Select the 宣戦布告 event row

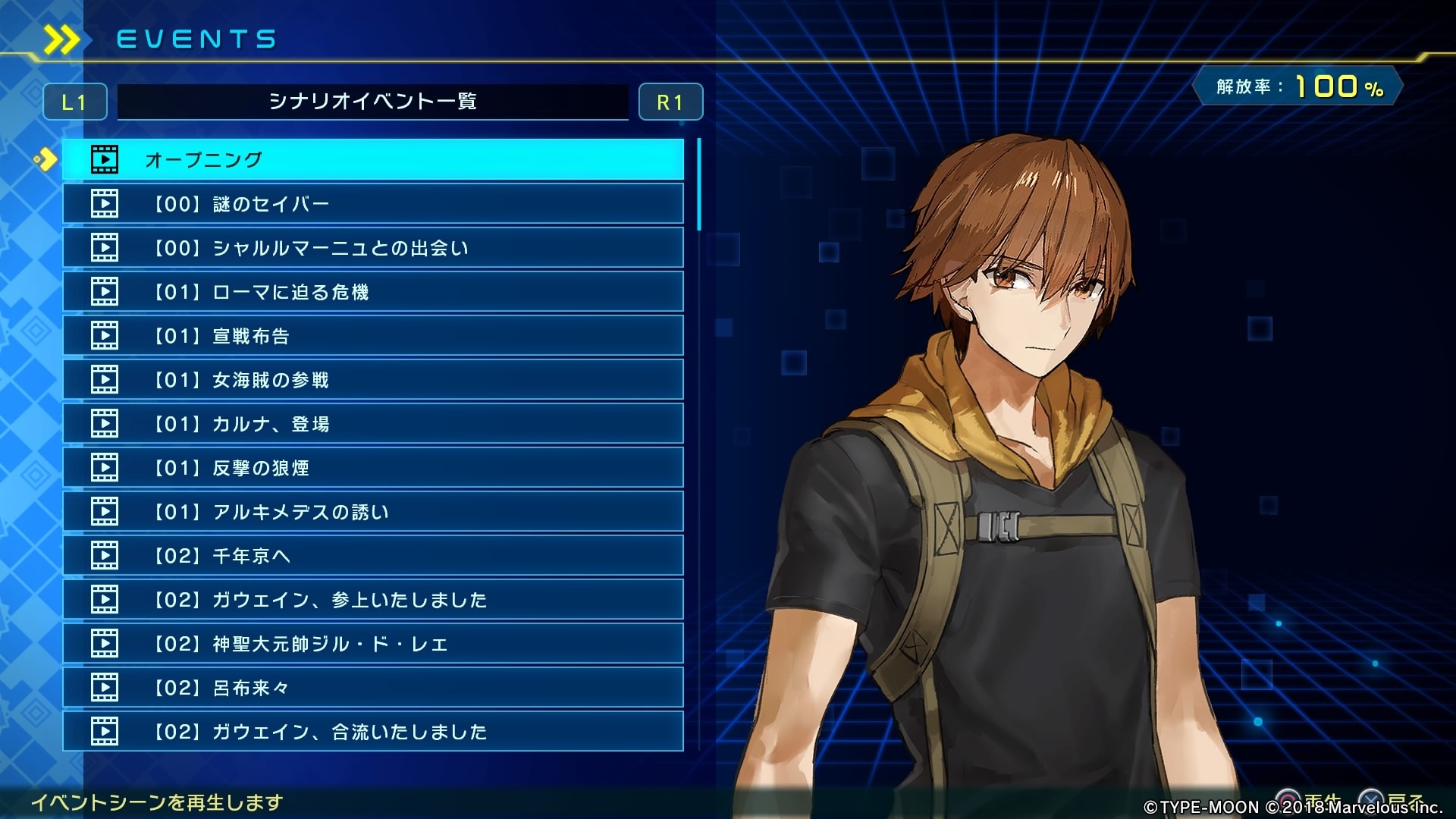[x=372, y=335]
